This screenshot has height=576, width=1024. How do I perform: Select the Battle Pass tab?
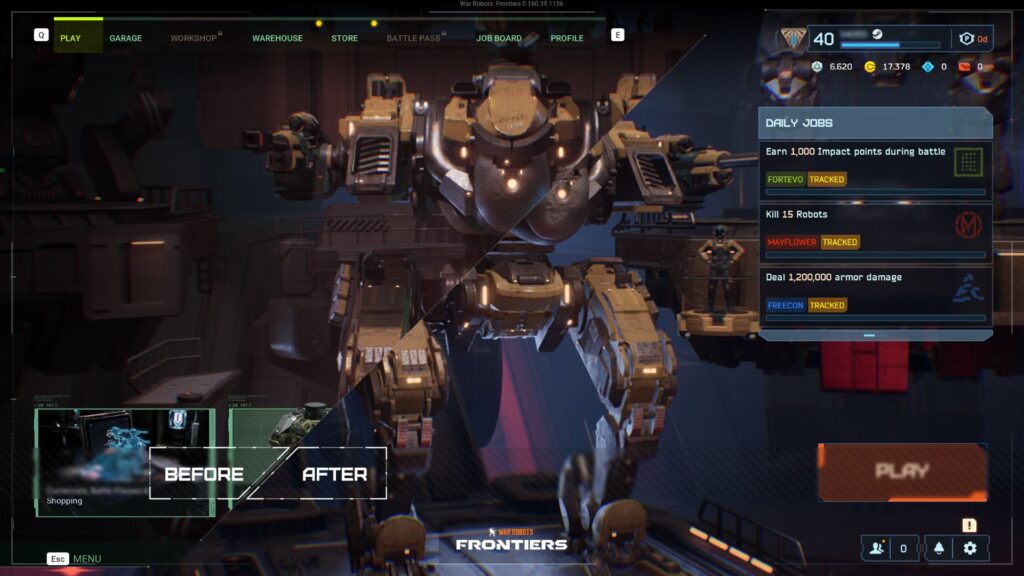tap(413, 38)
